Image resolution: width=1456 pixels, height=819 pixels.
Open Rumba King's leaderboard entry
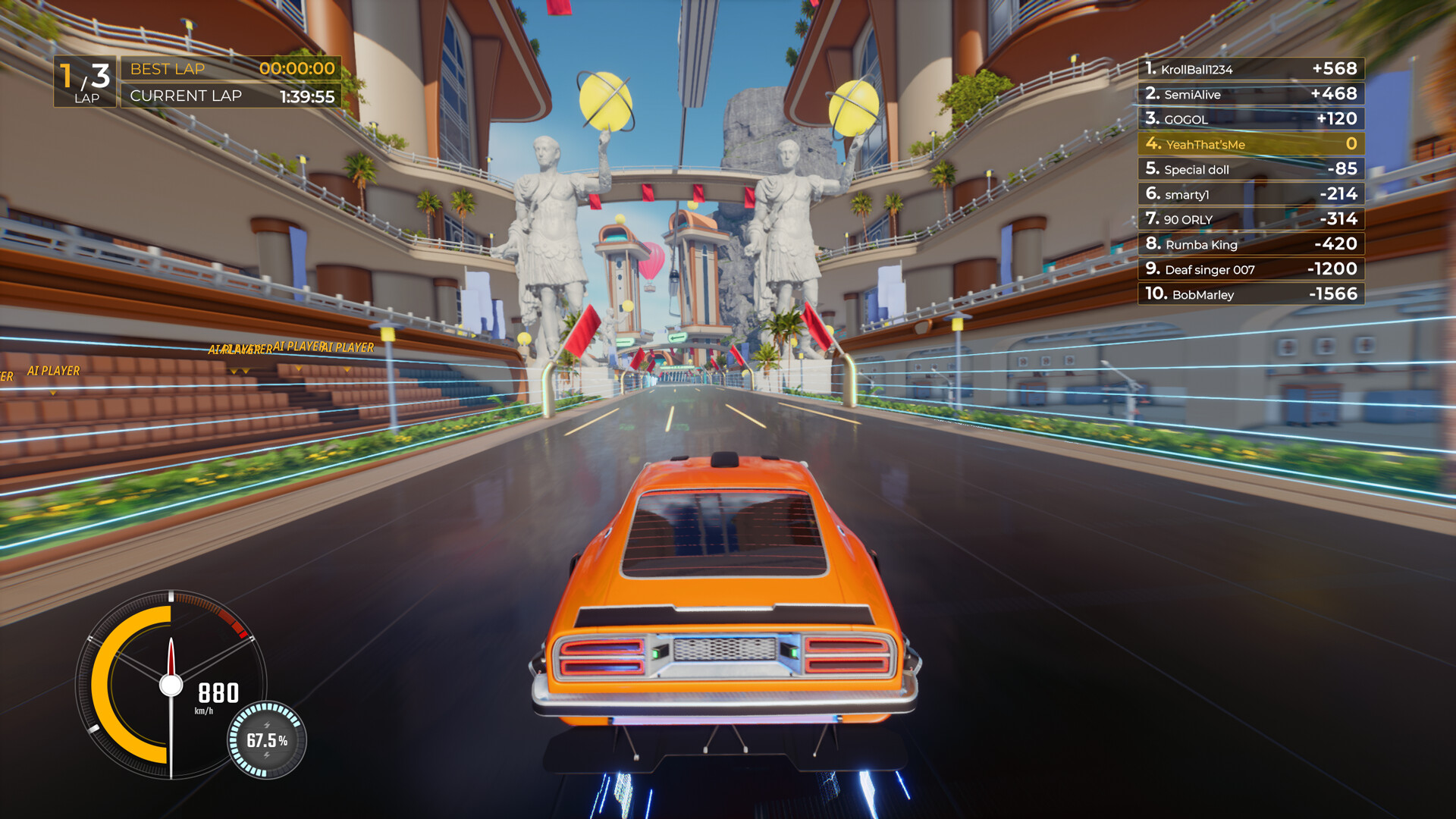1250,244
